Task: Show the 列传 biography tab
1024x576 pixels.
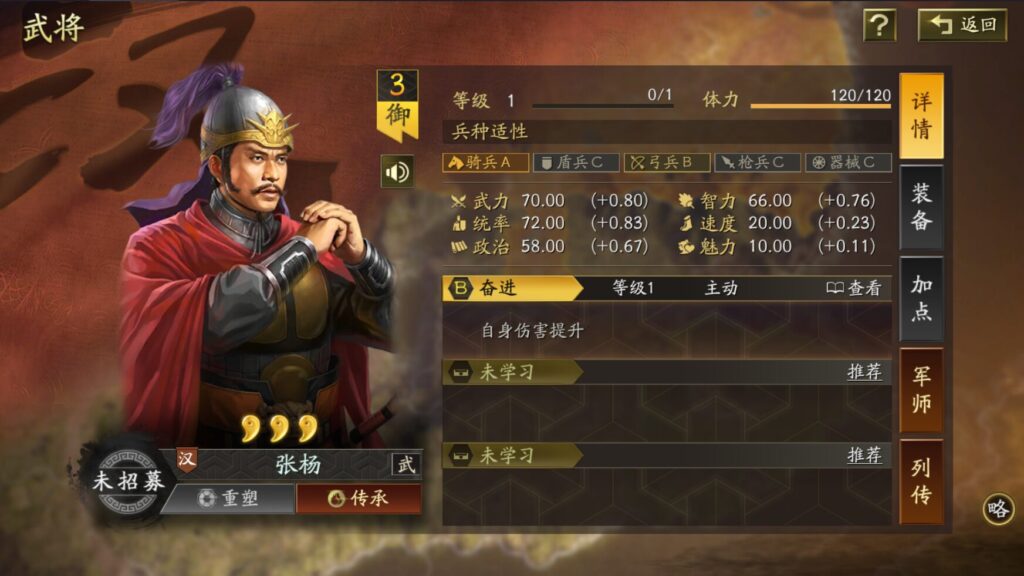Action: [x=921, y=481]
